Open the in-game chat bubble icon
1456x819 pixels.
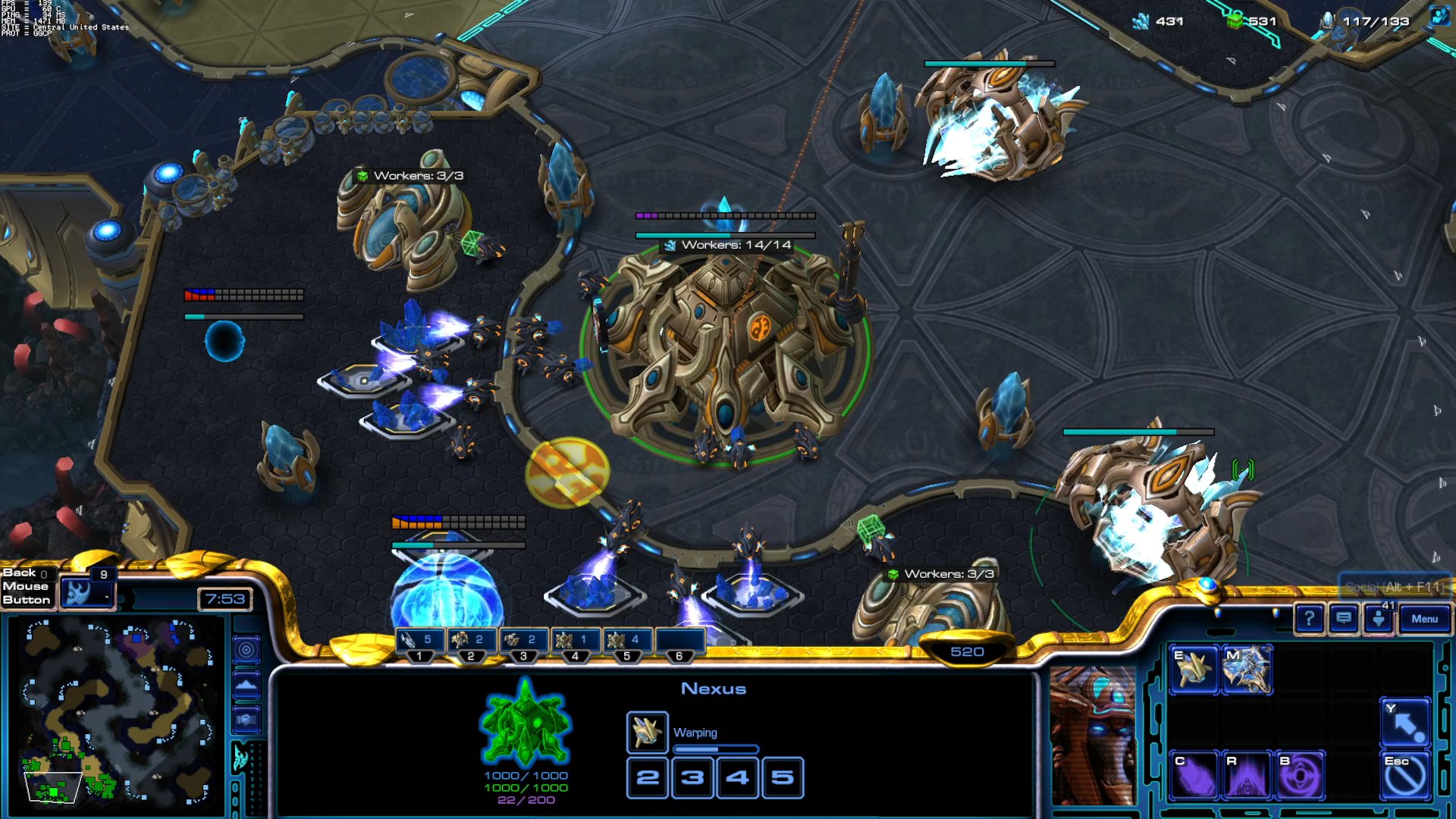(x=1343, y=620)
